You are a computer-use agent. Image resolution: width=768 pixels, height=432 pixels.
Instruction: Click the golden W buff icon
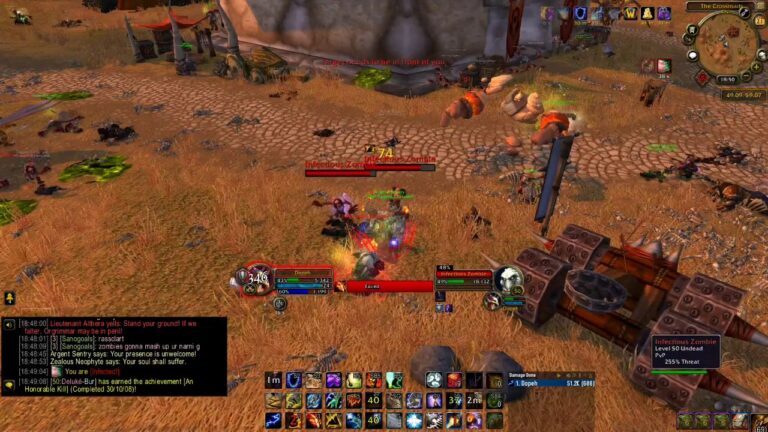[630, 13]
